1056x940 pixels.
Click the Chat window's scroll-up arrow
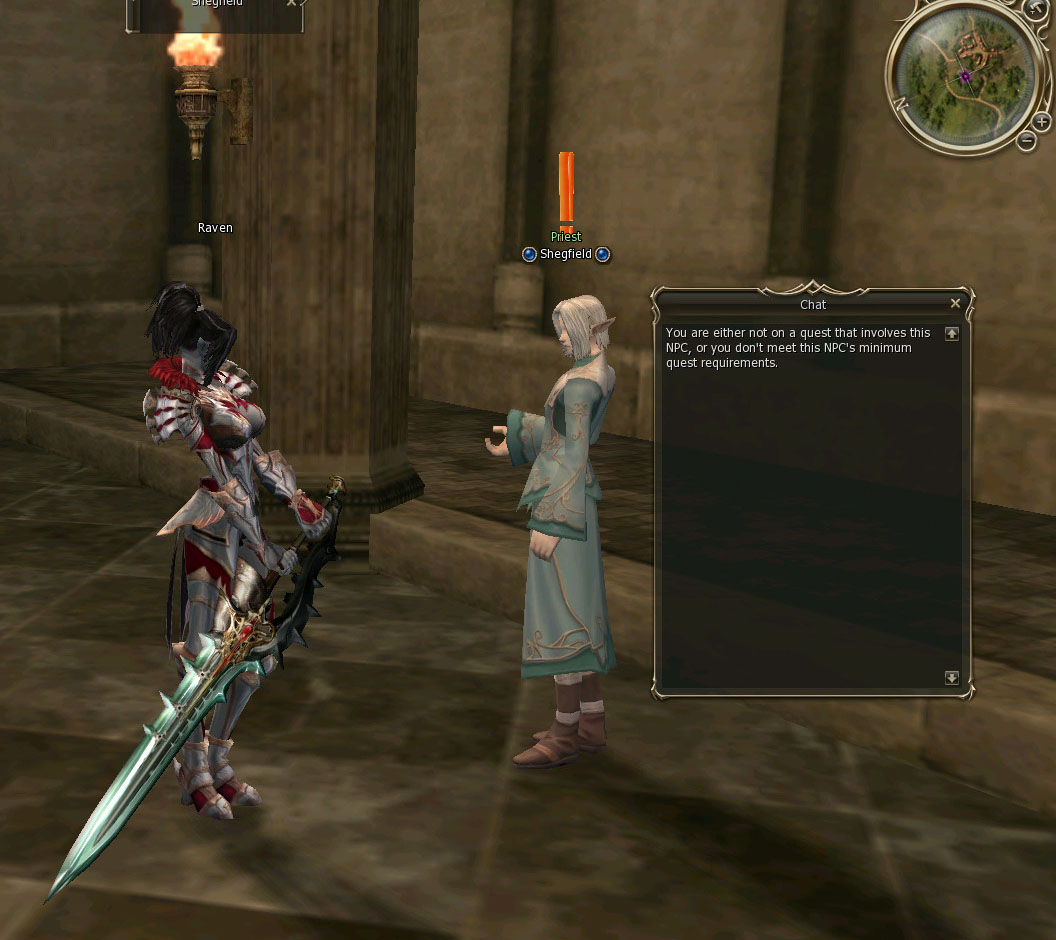pos(951,334)
